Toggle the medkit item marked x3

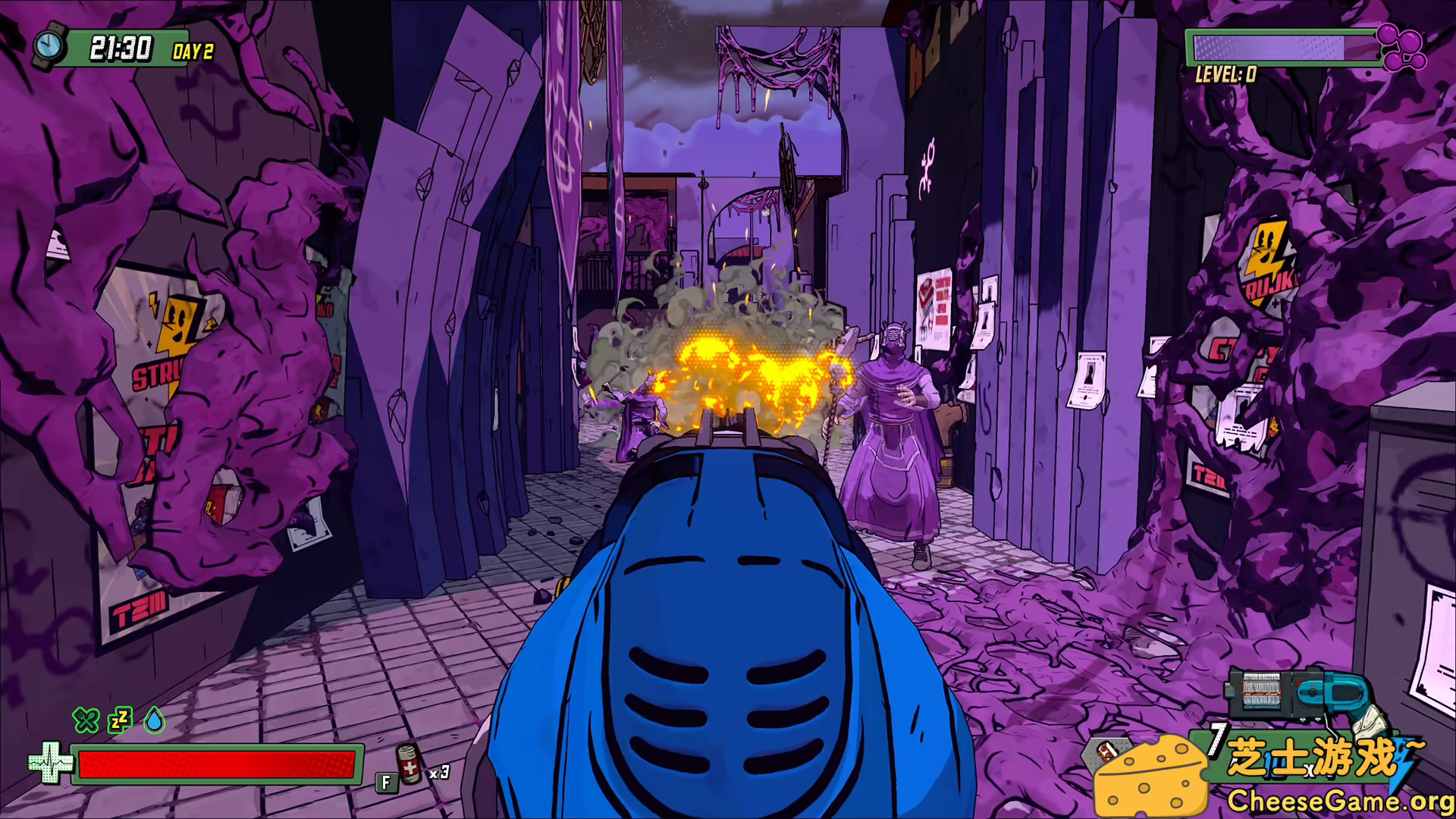point(407,767)
